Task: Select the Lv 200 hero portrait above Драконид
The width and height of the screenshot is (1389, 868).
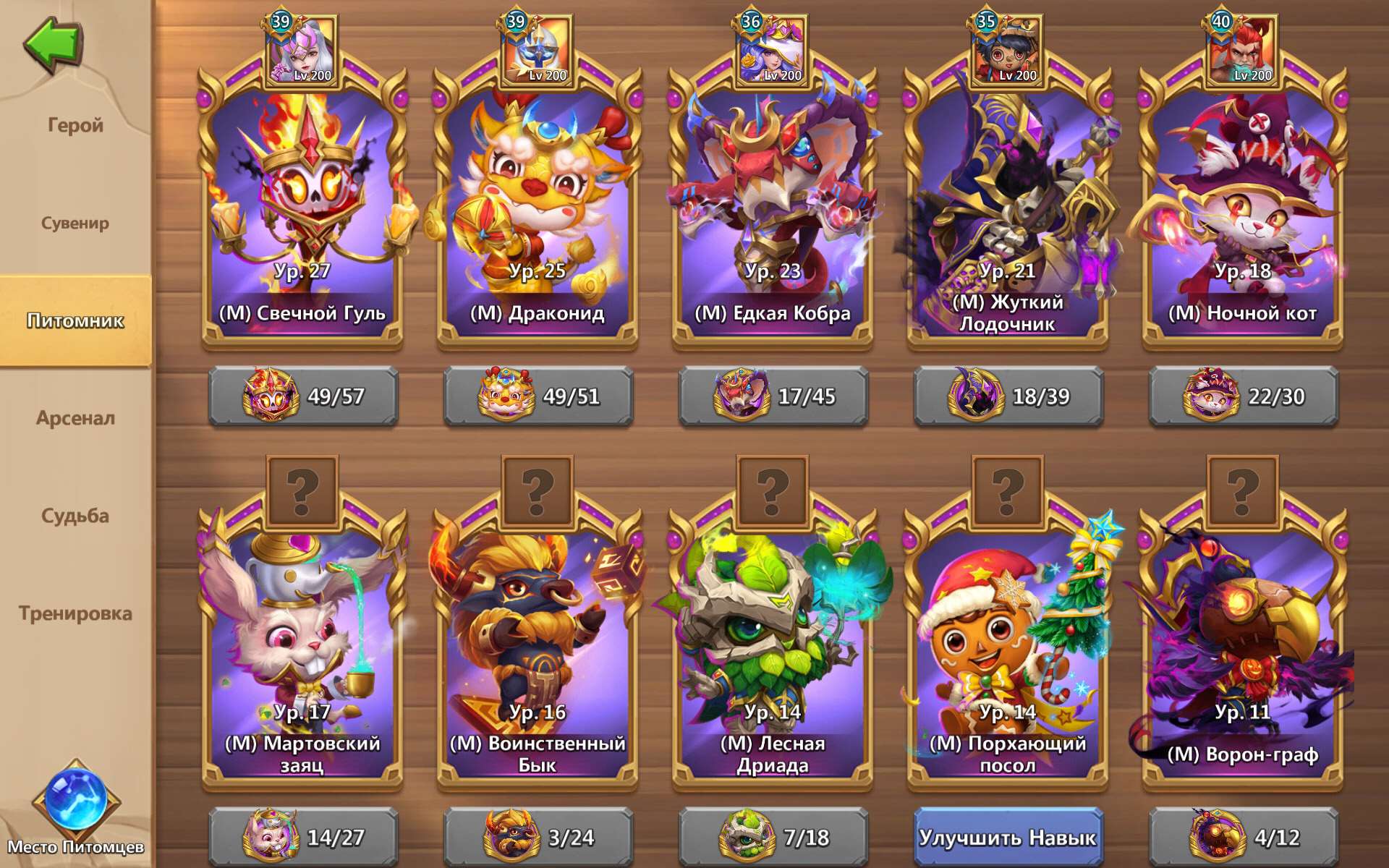Action: 538,47
